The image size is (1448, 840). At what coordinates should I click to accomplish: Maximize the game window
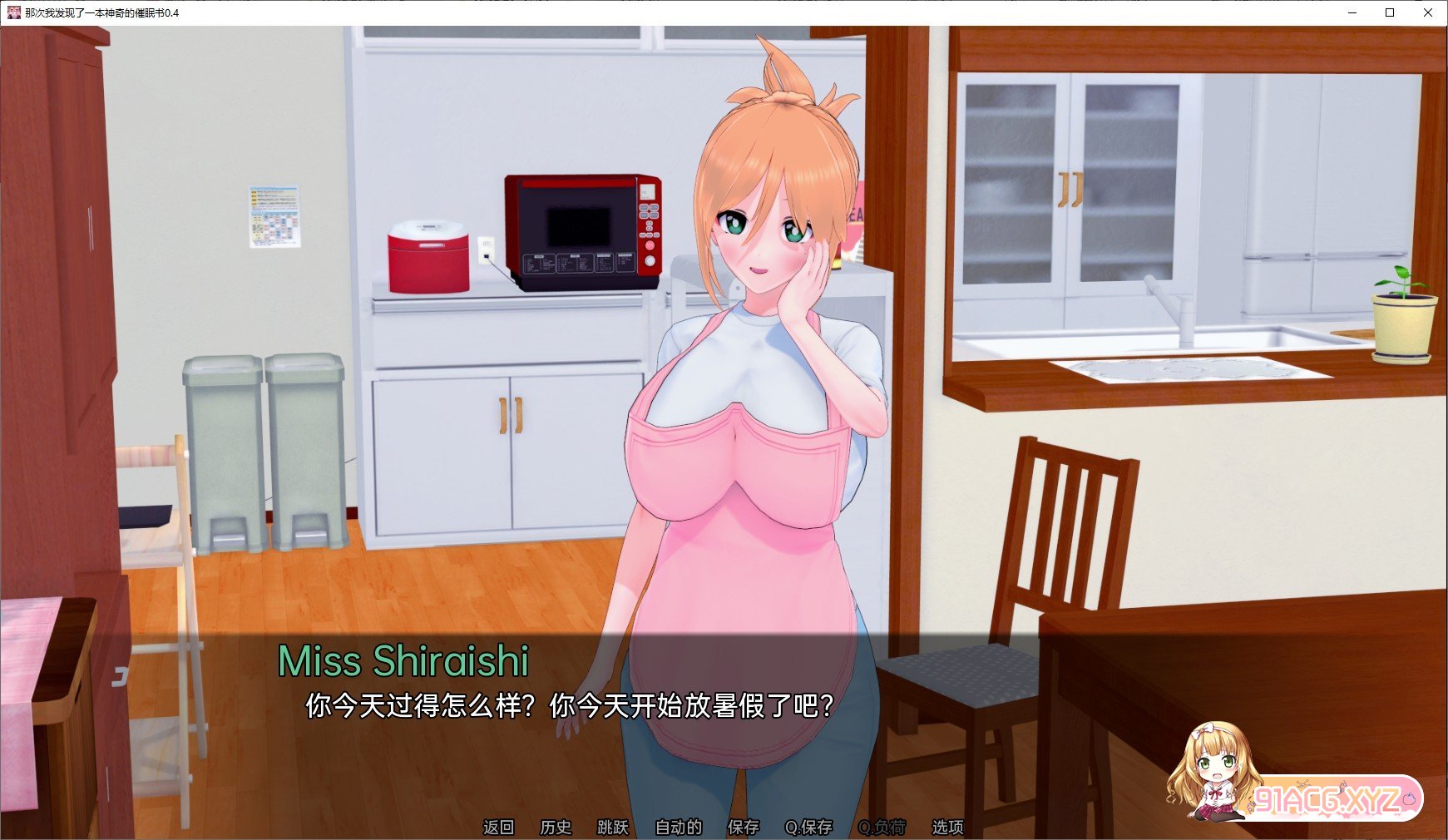click(x=1390, y=12)
